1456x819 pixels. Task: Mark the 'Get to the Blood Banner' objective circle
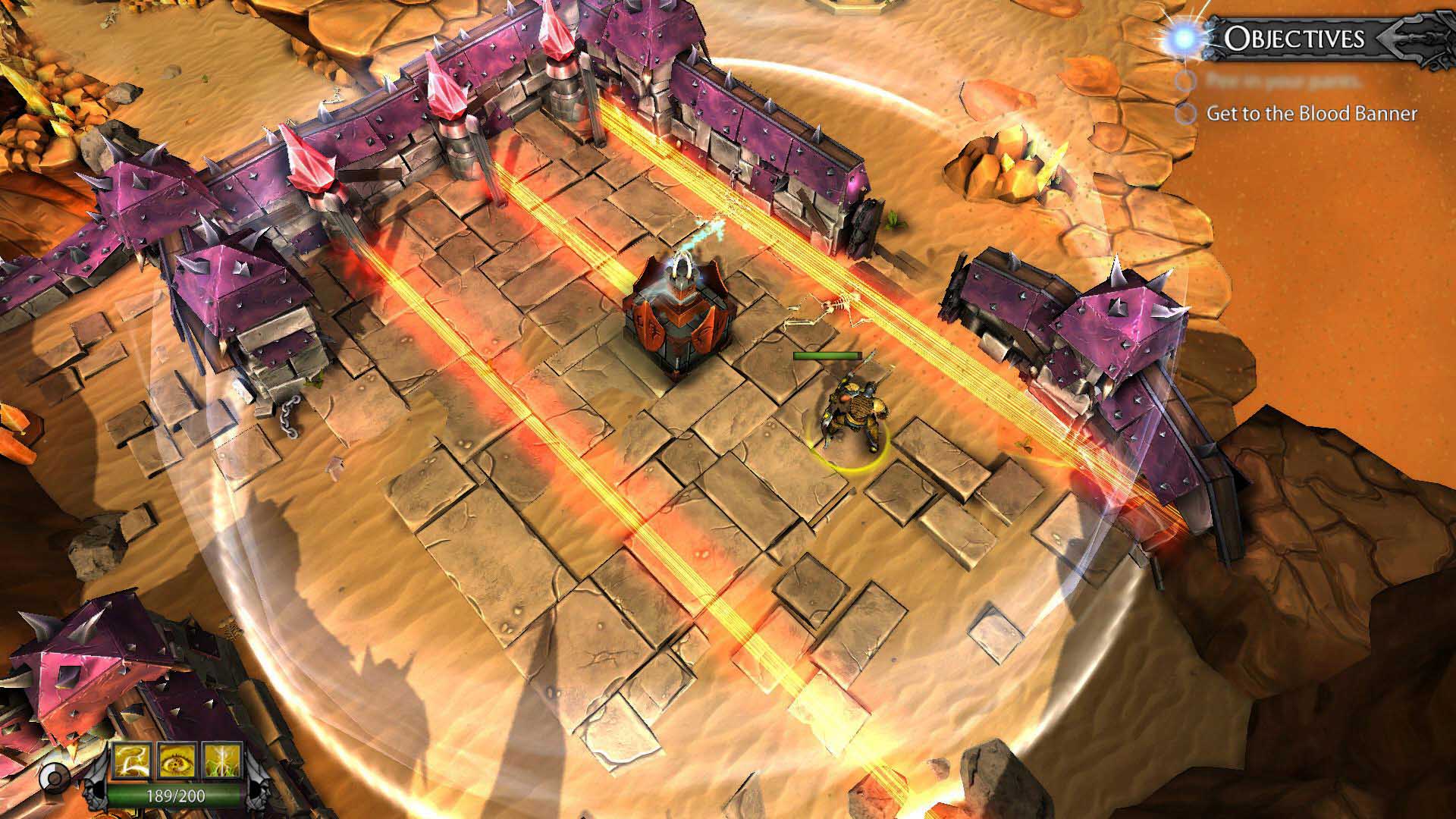[1185, 114]
